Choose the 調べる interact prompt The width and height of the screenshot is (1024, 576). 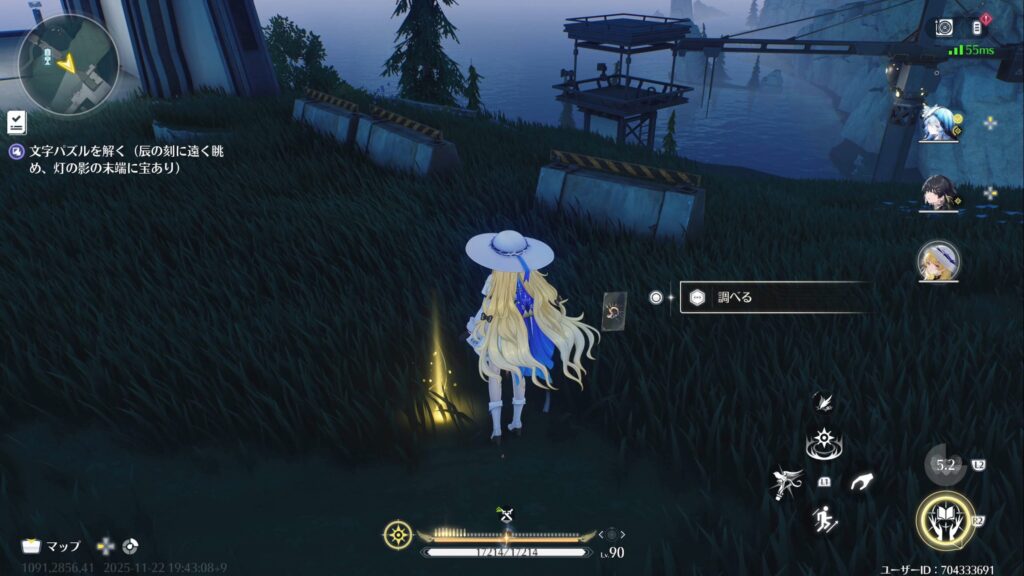click(770, 297)
